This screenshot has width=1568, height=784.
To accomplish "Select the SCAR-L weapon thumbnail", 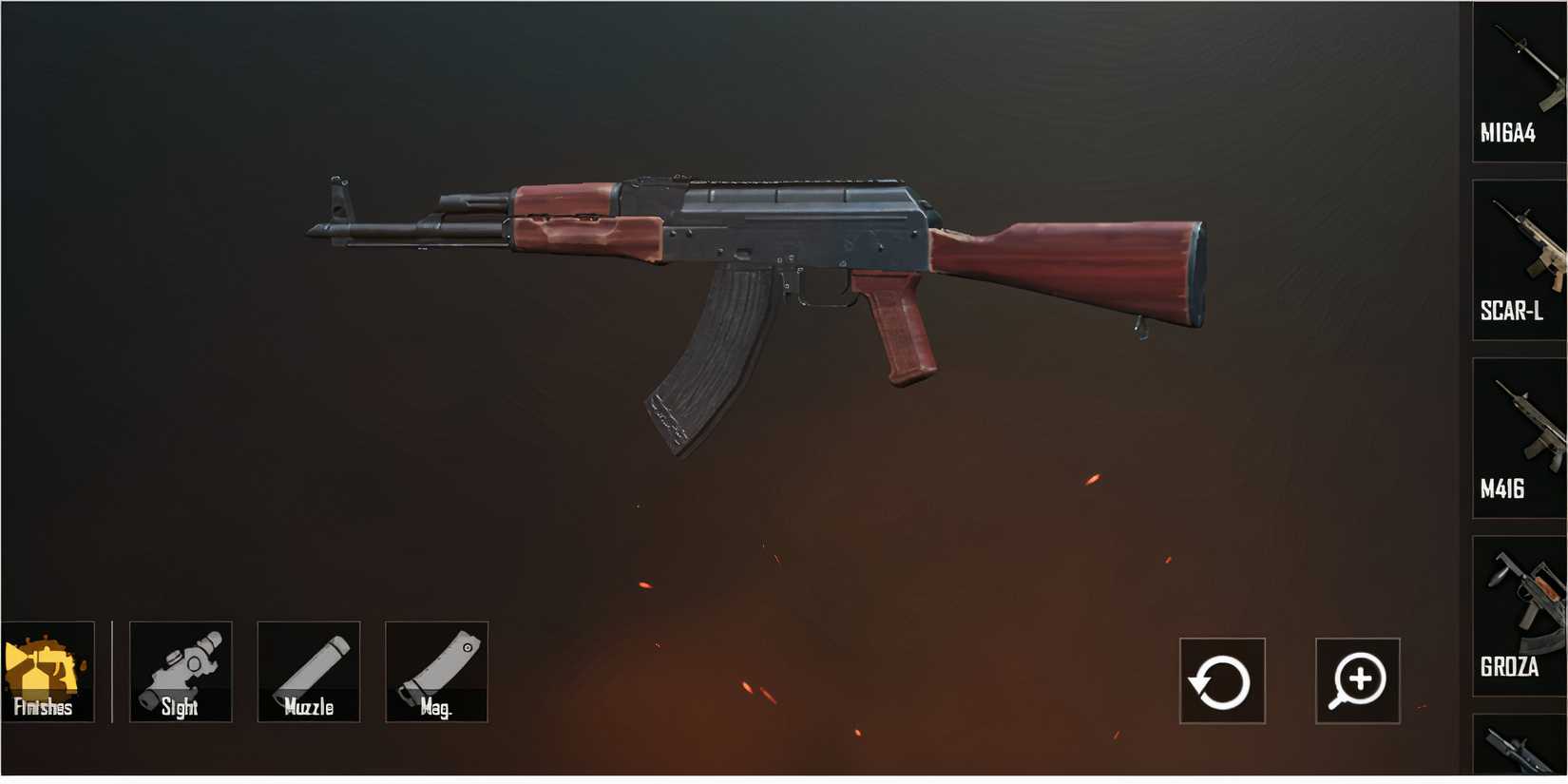I will click(1518, 247).
